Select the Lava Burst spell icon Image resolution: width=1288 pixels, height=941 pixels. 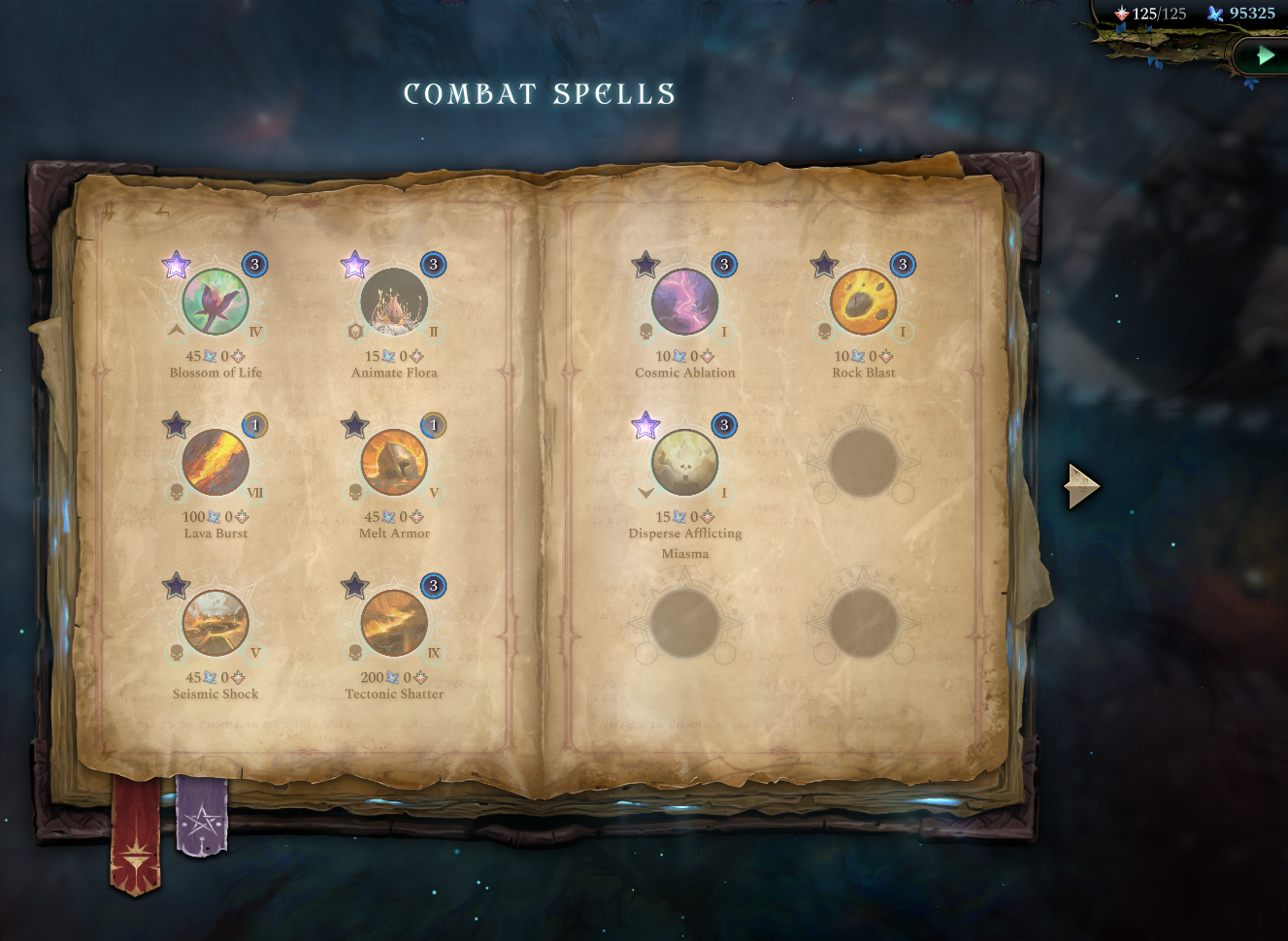(x=215, y=463)
